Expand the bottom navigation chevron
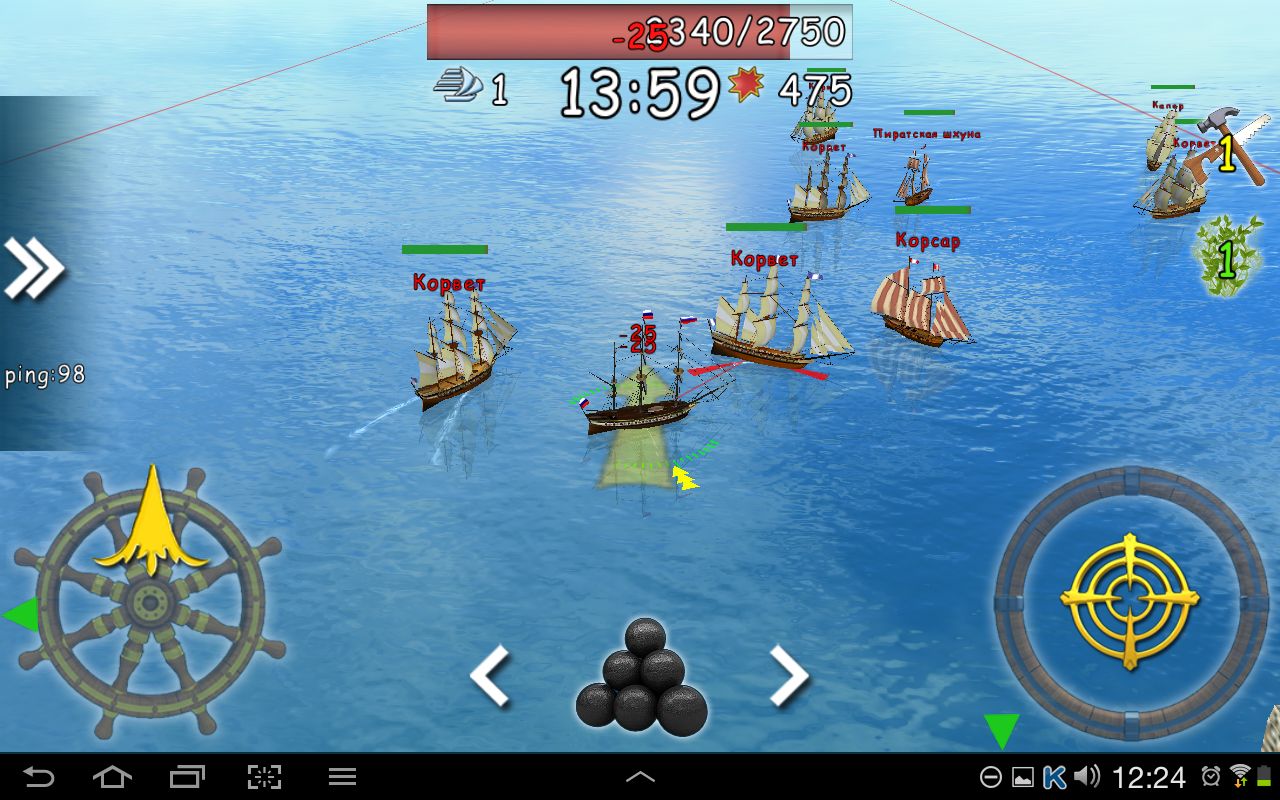This screenshot has width=1280, height=800. point(640,775)
